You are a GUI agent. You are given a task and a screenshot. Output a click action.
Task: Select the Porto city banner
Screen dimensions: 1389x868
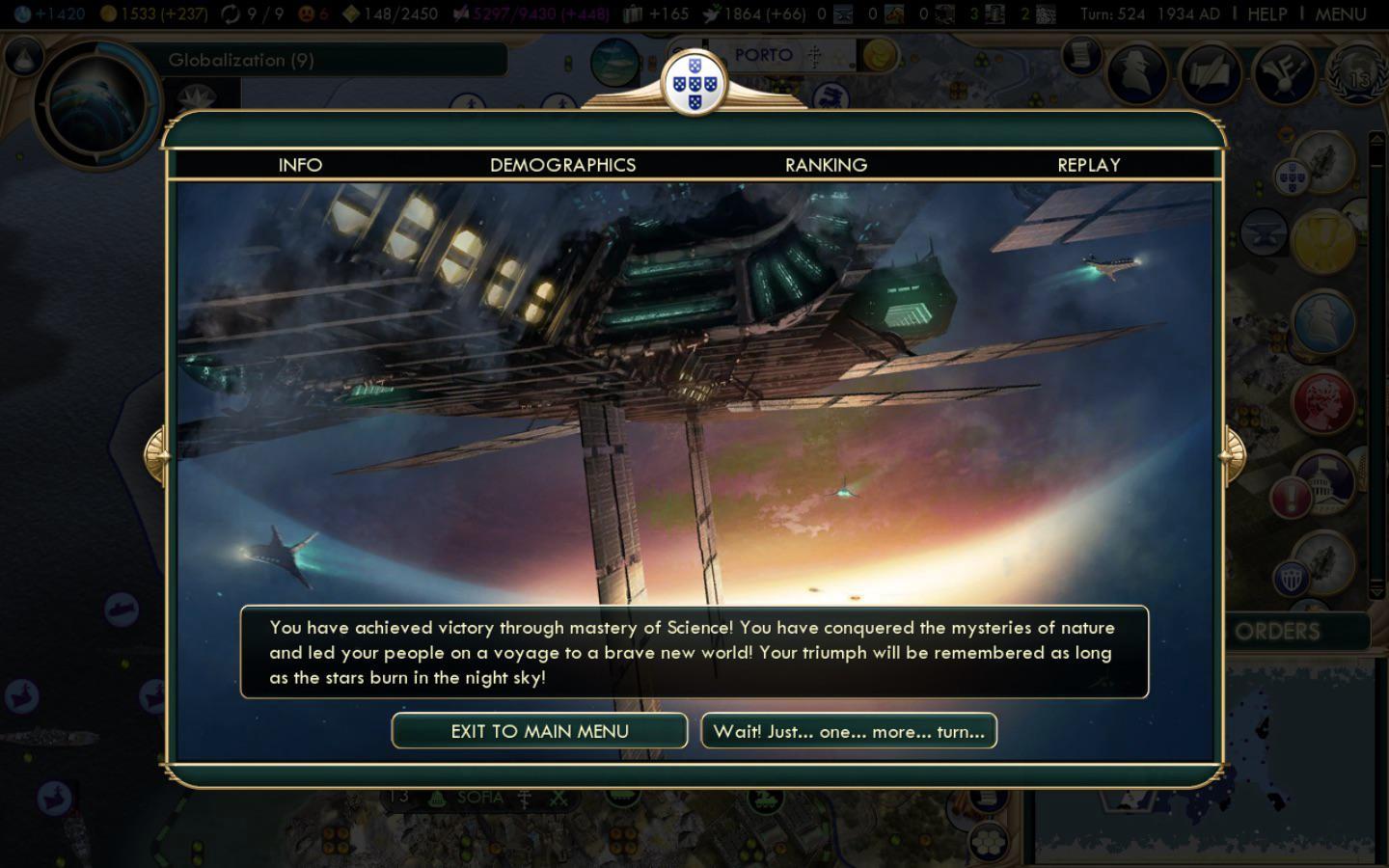[765, 55]
